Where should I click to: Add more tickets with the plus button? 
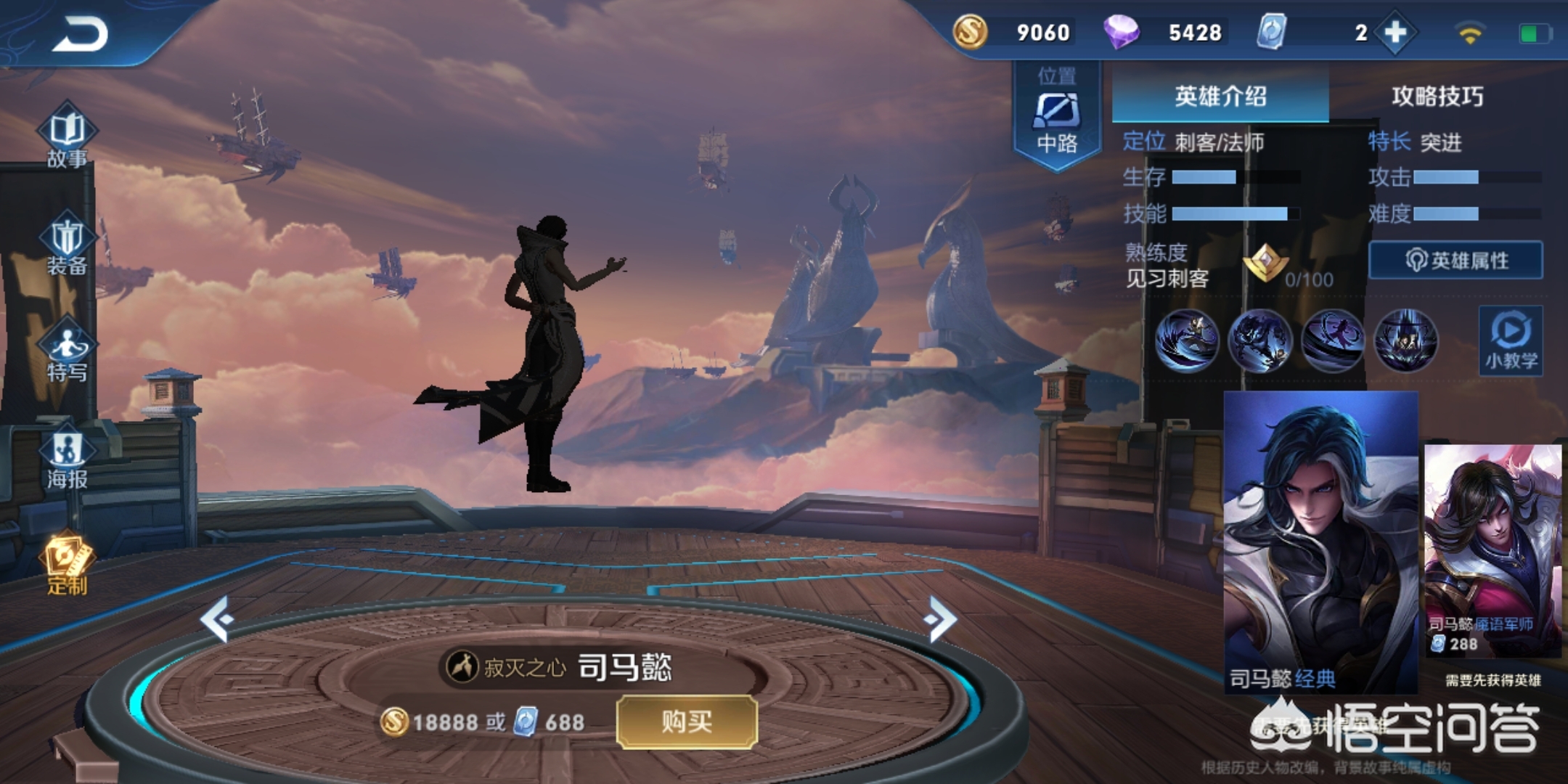point(1395,33)
